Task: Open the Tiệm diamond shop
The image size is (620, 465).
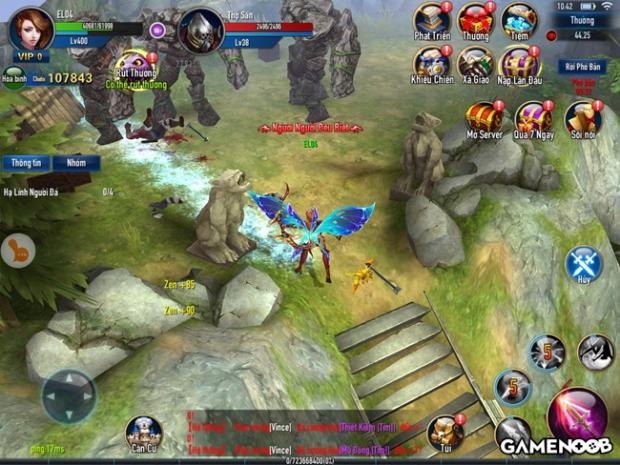Action: (519, 21)
